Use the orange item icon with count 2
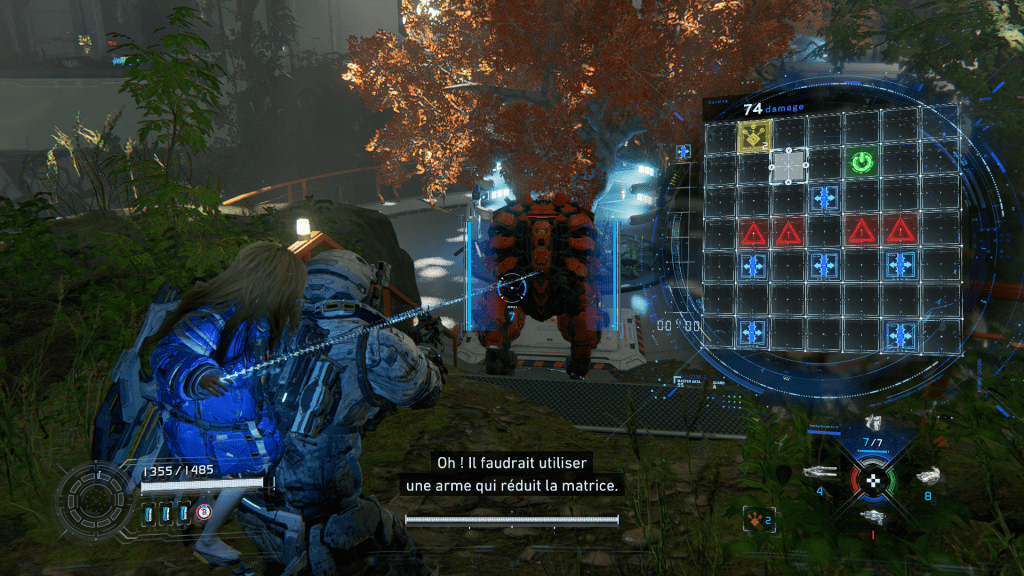1024x576 pixels. click(757, 519)
